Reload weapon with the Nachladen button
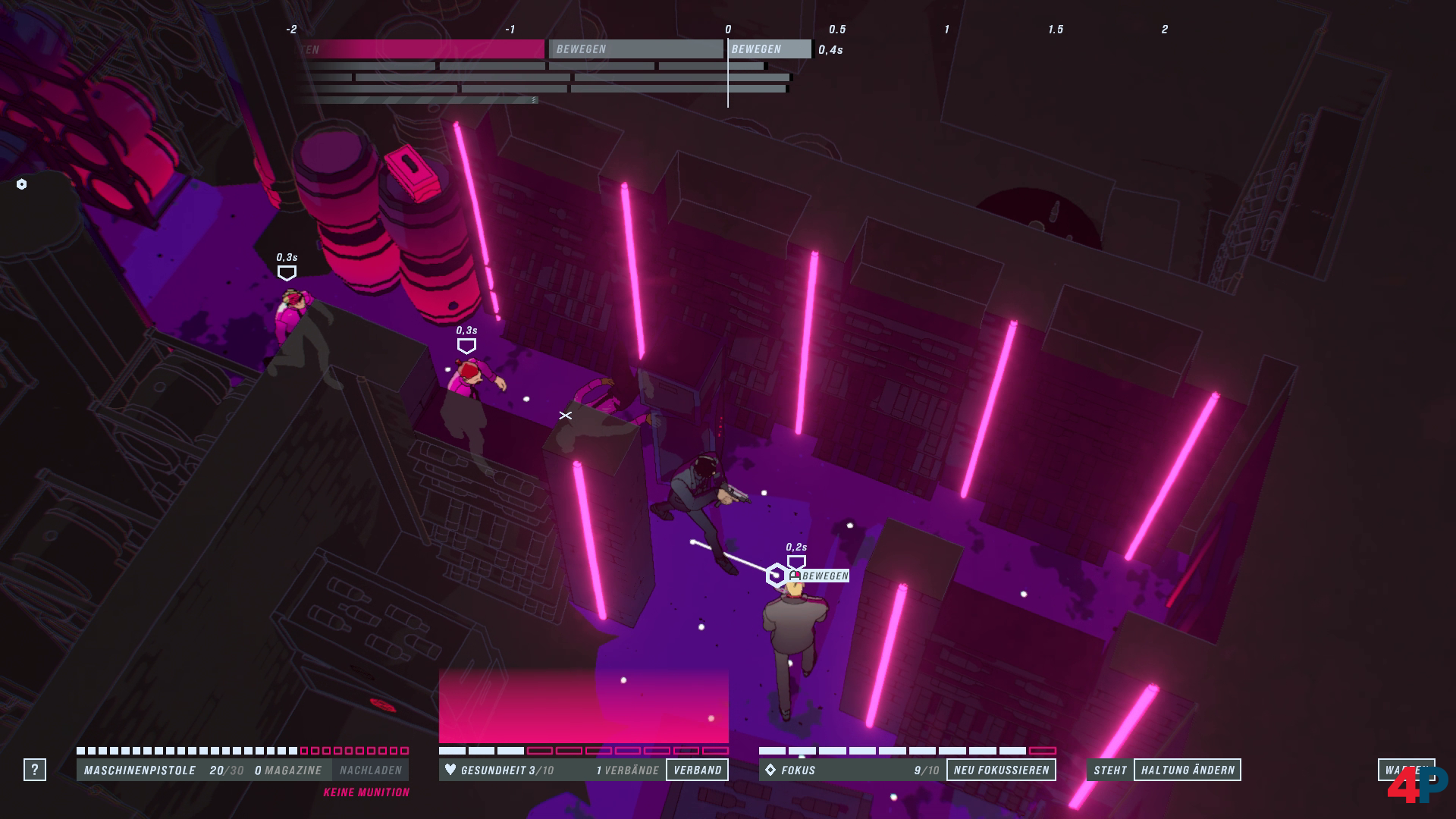 (370, 770)
